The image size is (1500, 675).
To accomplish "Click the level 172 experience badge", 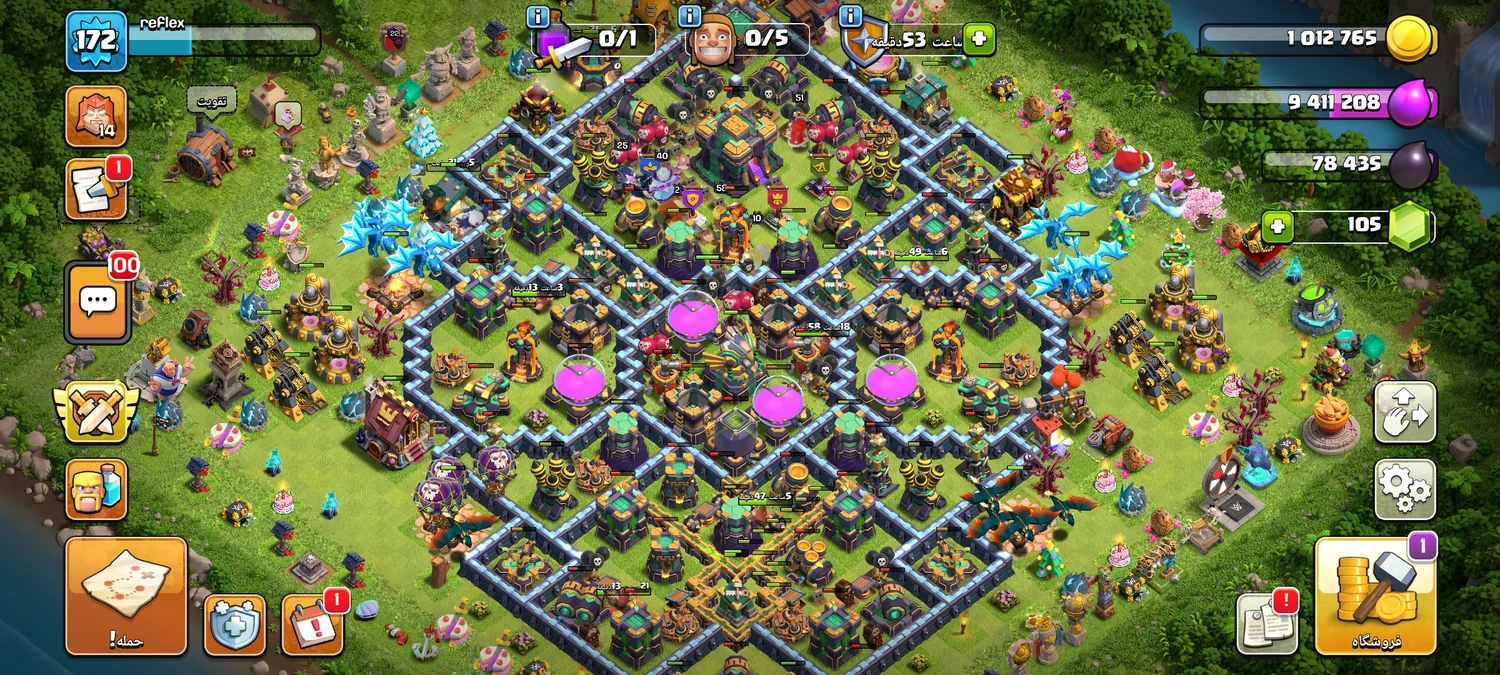I will (96, 41).
